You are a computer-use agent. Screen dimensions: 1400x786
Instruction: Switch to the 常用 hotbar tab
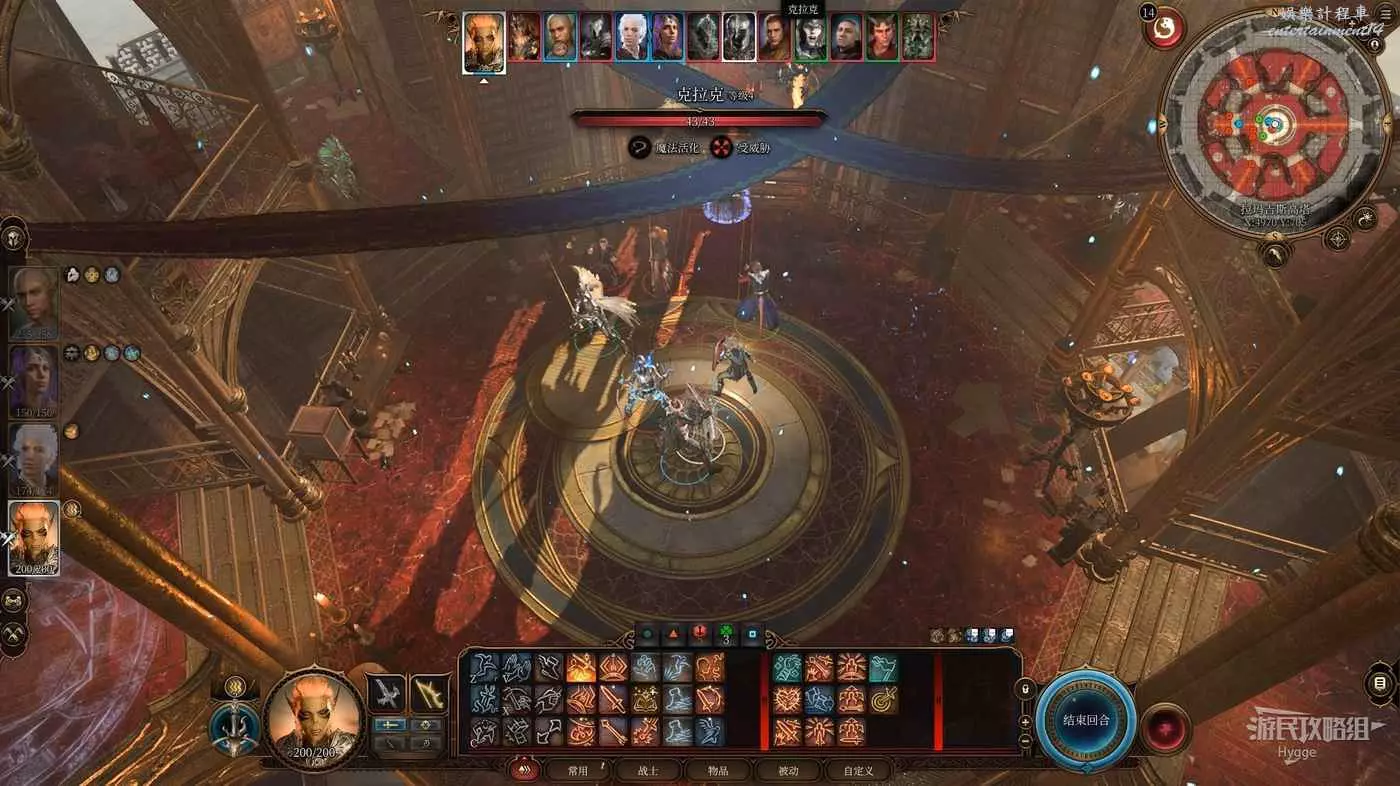(x=577, y=770)
